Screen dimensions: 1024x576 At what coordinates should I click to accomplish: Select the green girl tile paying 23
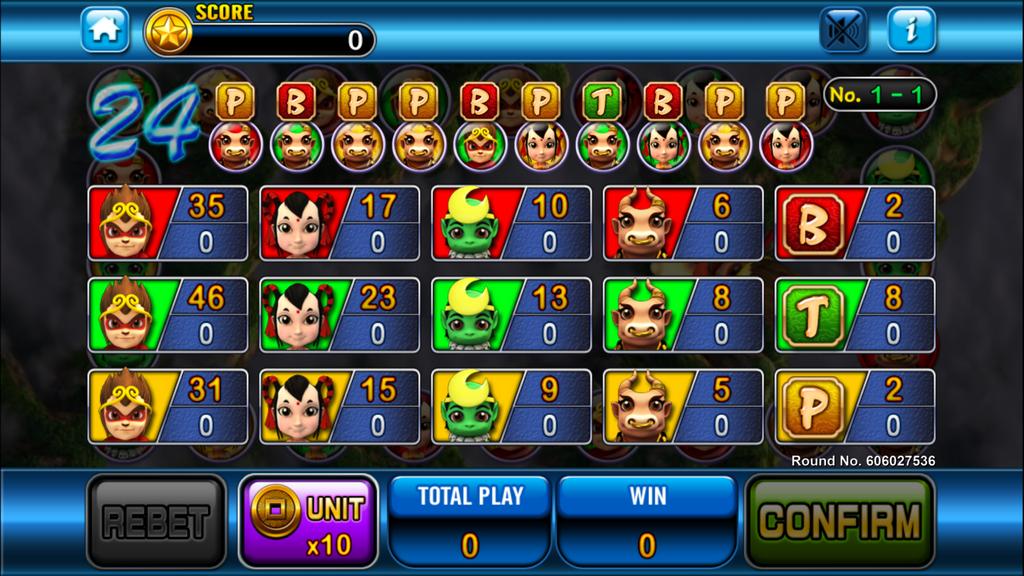[x=340, y=315]
